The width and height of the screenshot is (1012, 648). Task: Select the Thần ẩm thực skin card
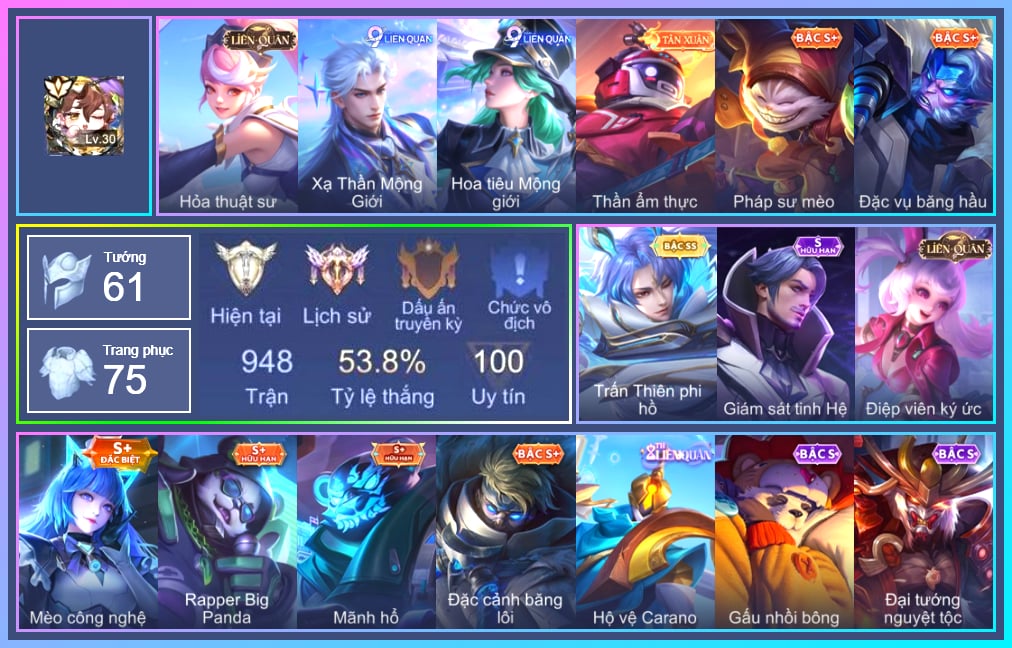(x=645, y=115)
